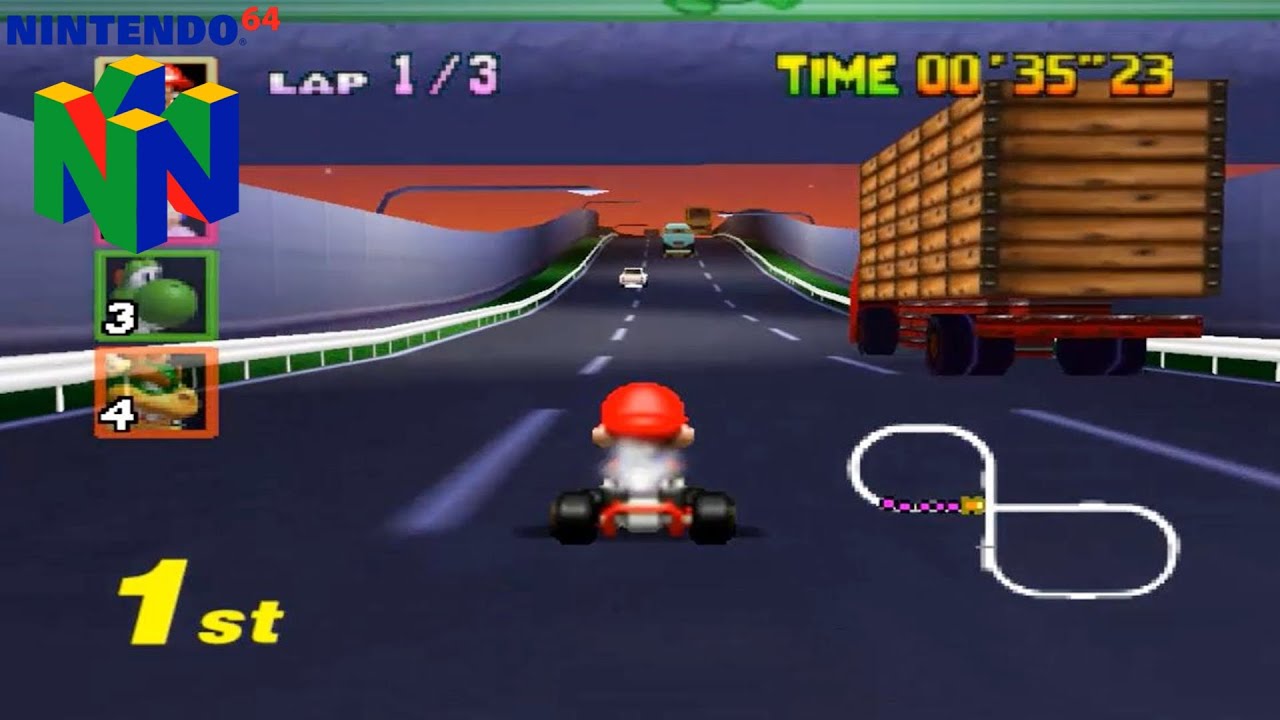The width and height of the screenshot is (1280, 720).
Task: Select Yoshi's portrait in third place
Action: pos(150,295)
